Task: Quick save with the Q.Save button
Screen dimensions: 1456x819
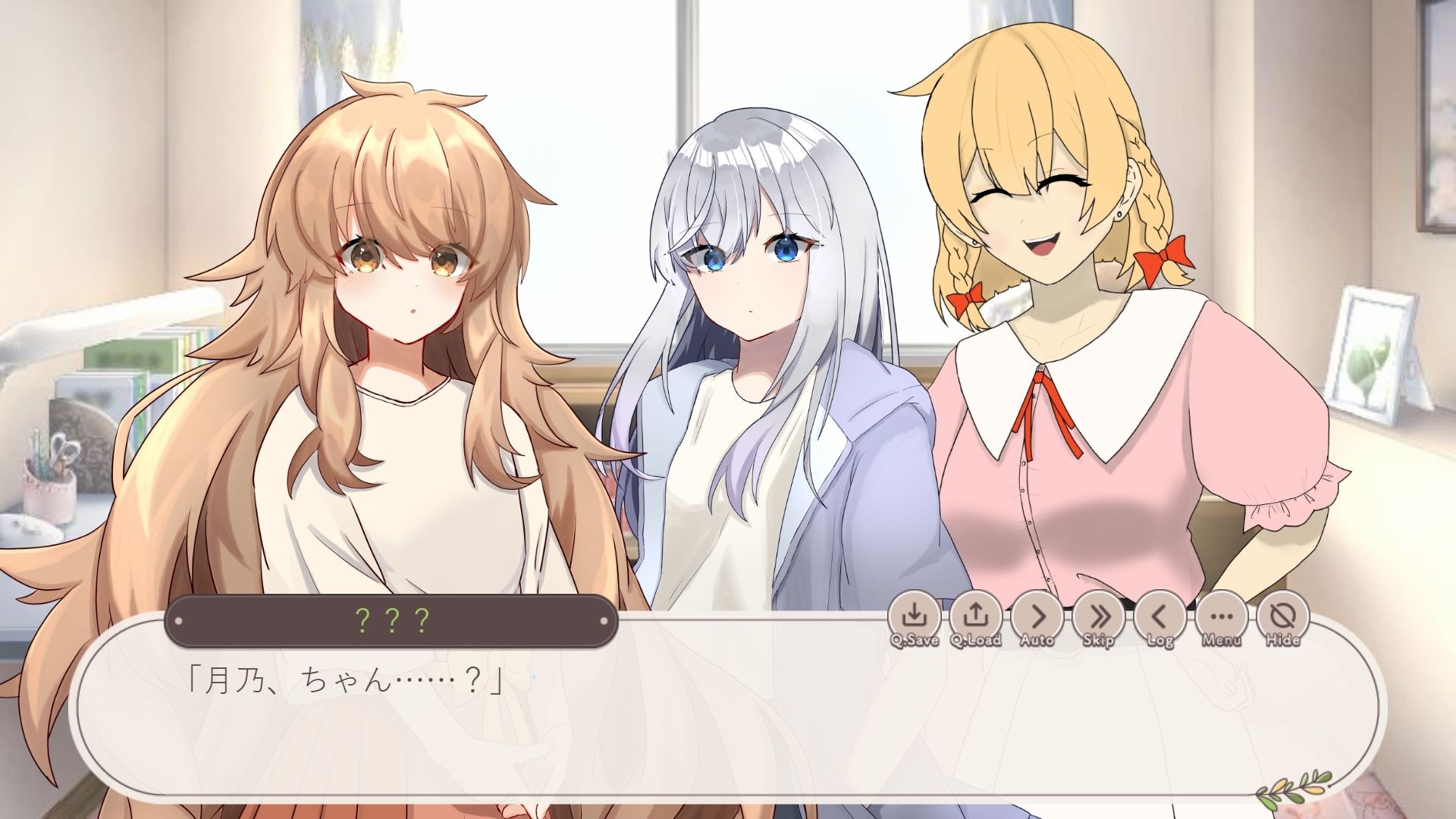Action: [915, 617]
